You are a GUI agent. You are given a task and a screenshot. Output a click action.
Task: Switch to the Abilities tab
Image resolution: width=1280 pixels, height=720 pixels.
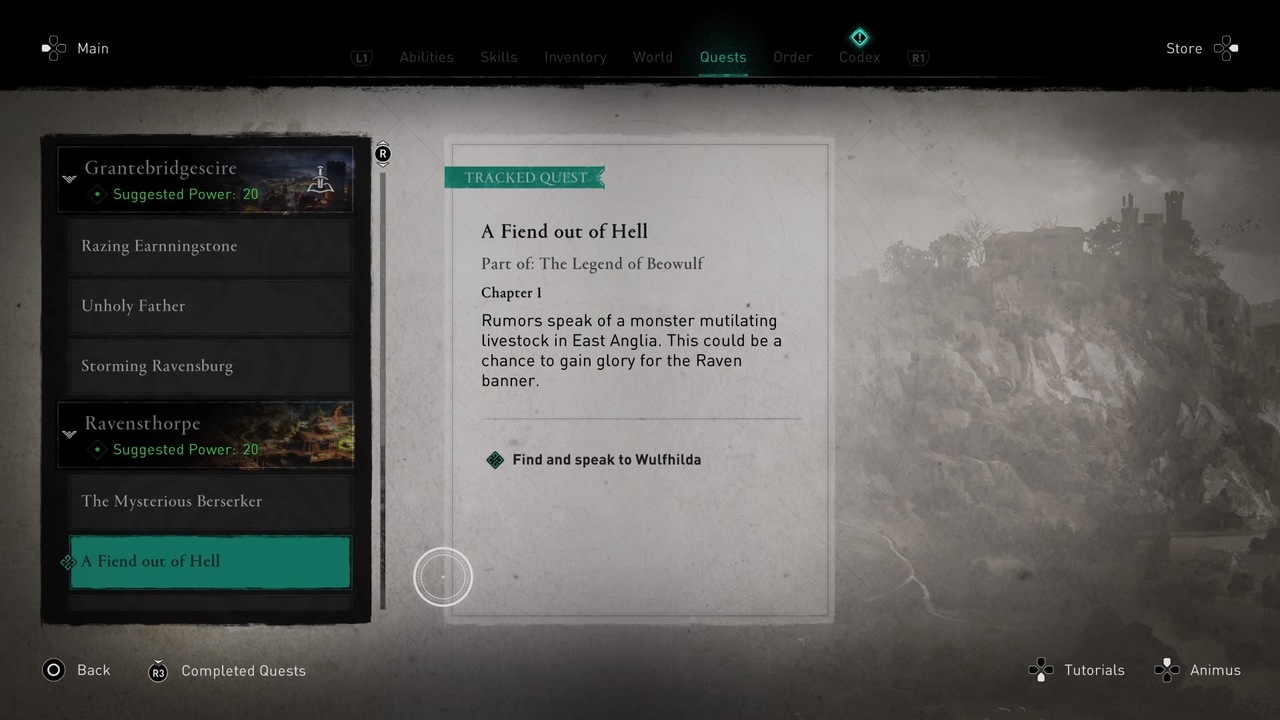point(426,57)
